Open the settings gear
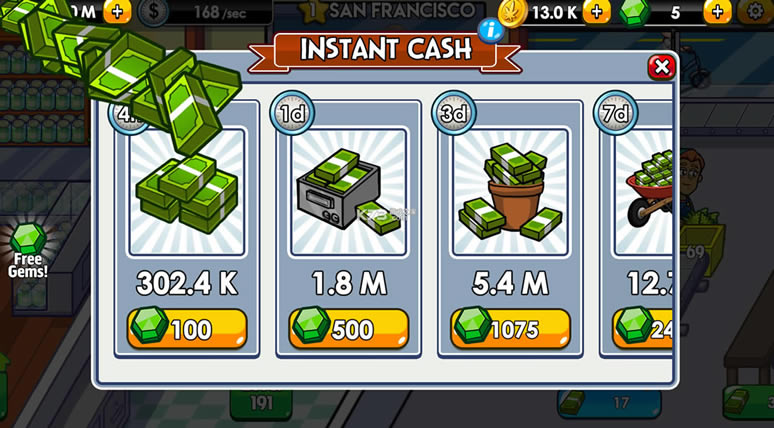The image size is (774, 428). click(757, 12)
